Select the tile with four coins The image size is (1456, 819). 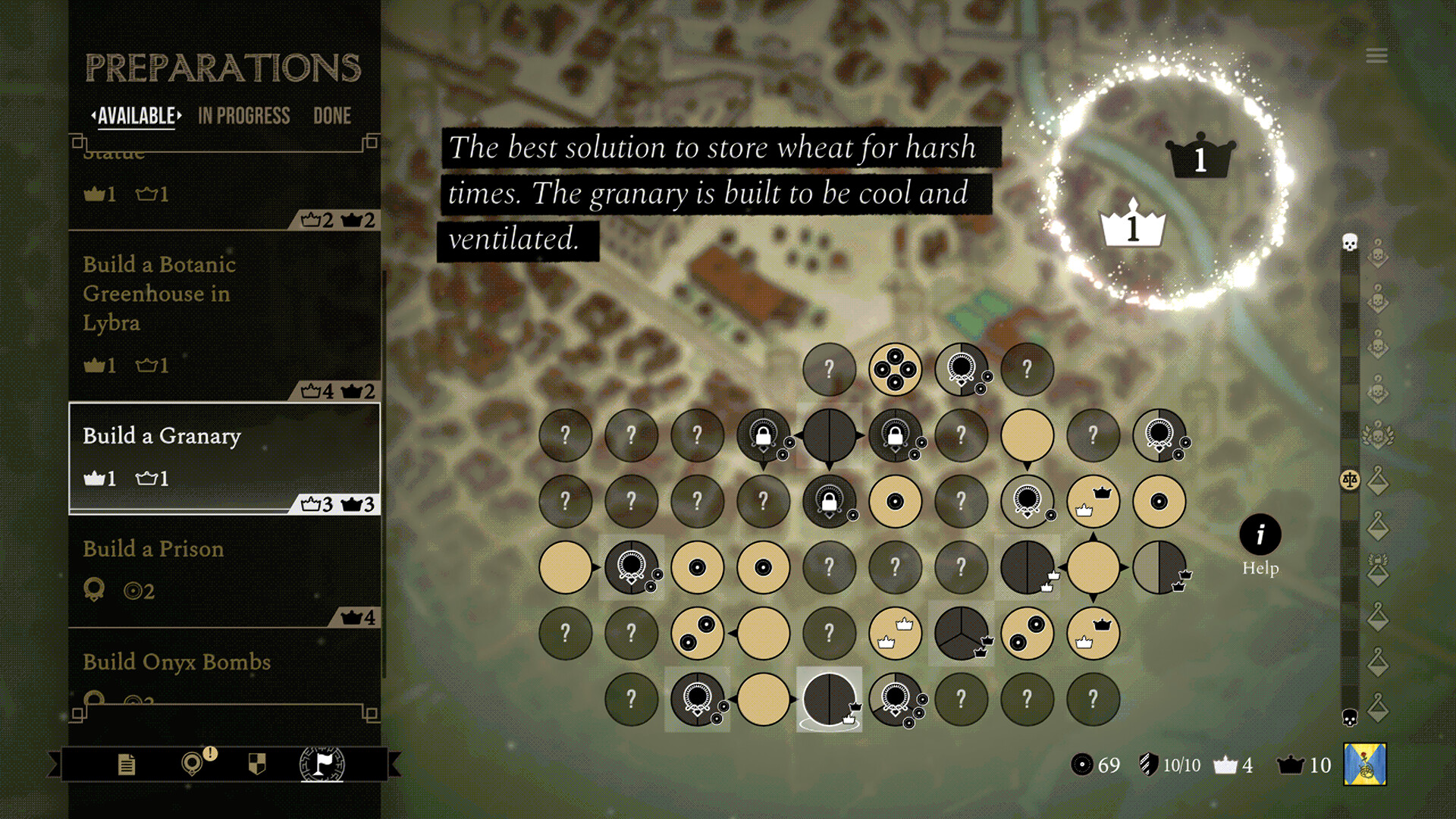click(895, 369)
